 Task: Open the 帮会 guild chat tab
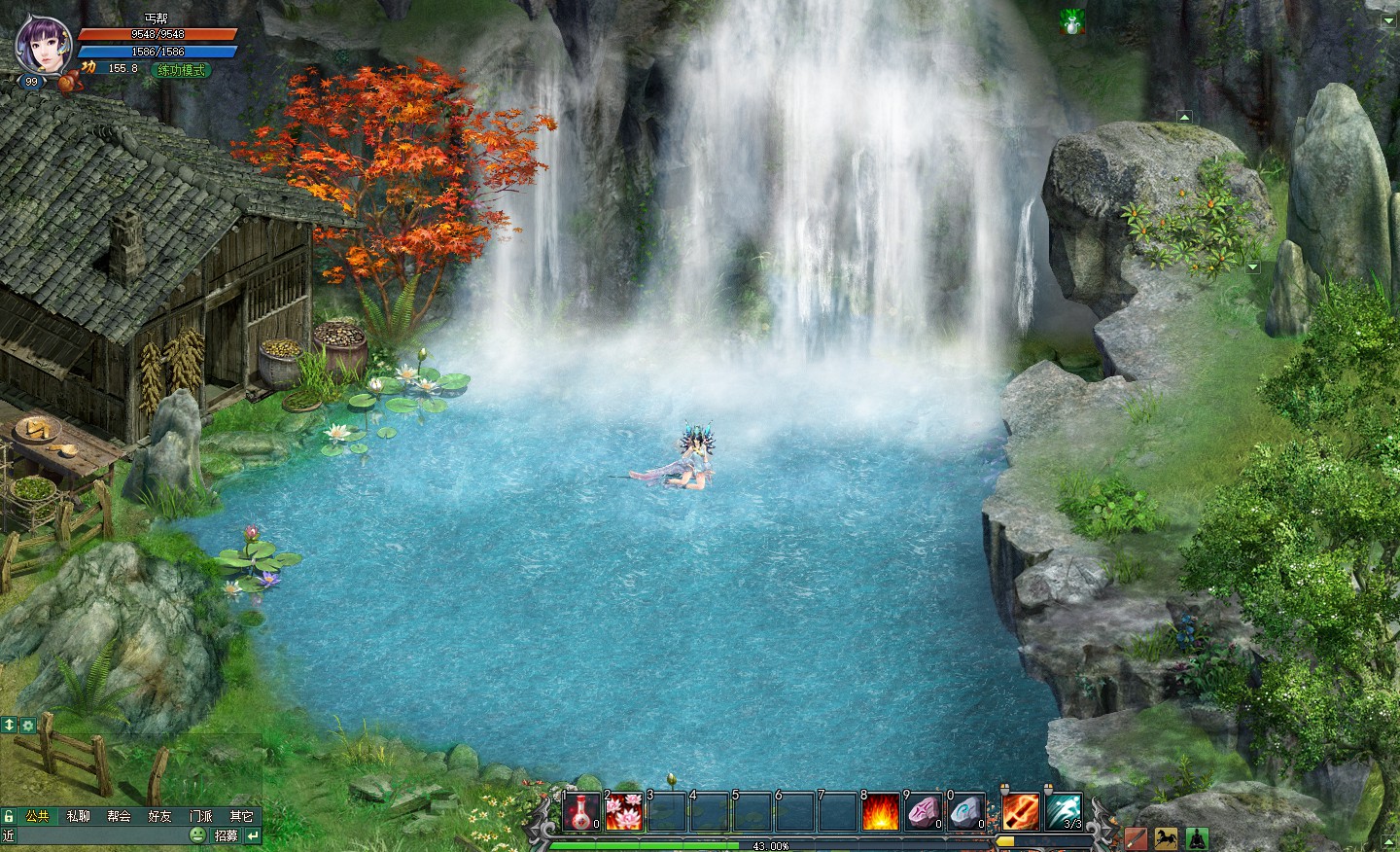[x=120, y=816]
